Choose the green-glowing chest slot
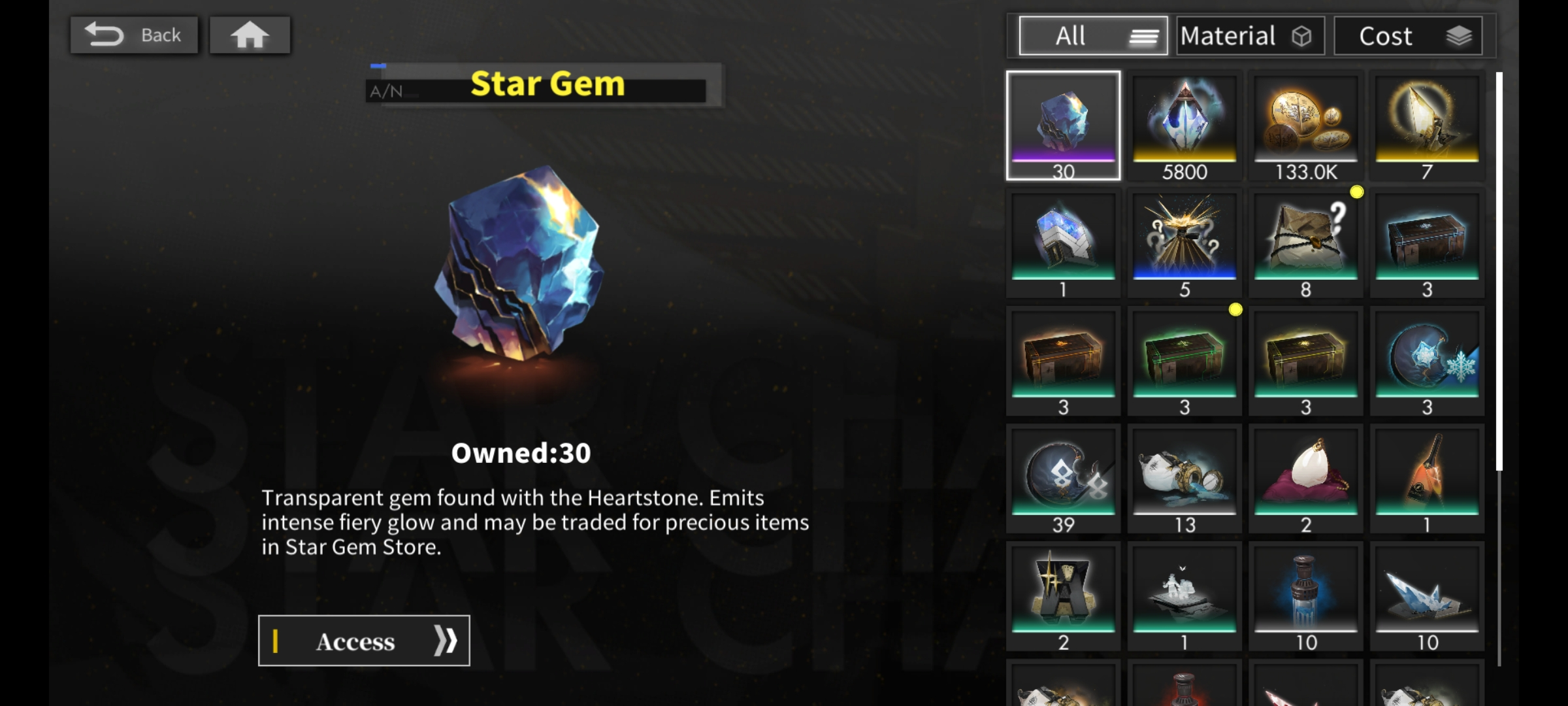Screen dimensions: 1568x706 pyautogui.click(x=1184, y=361)
